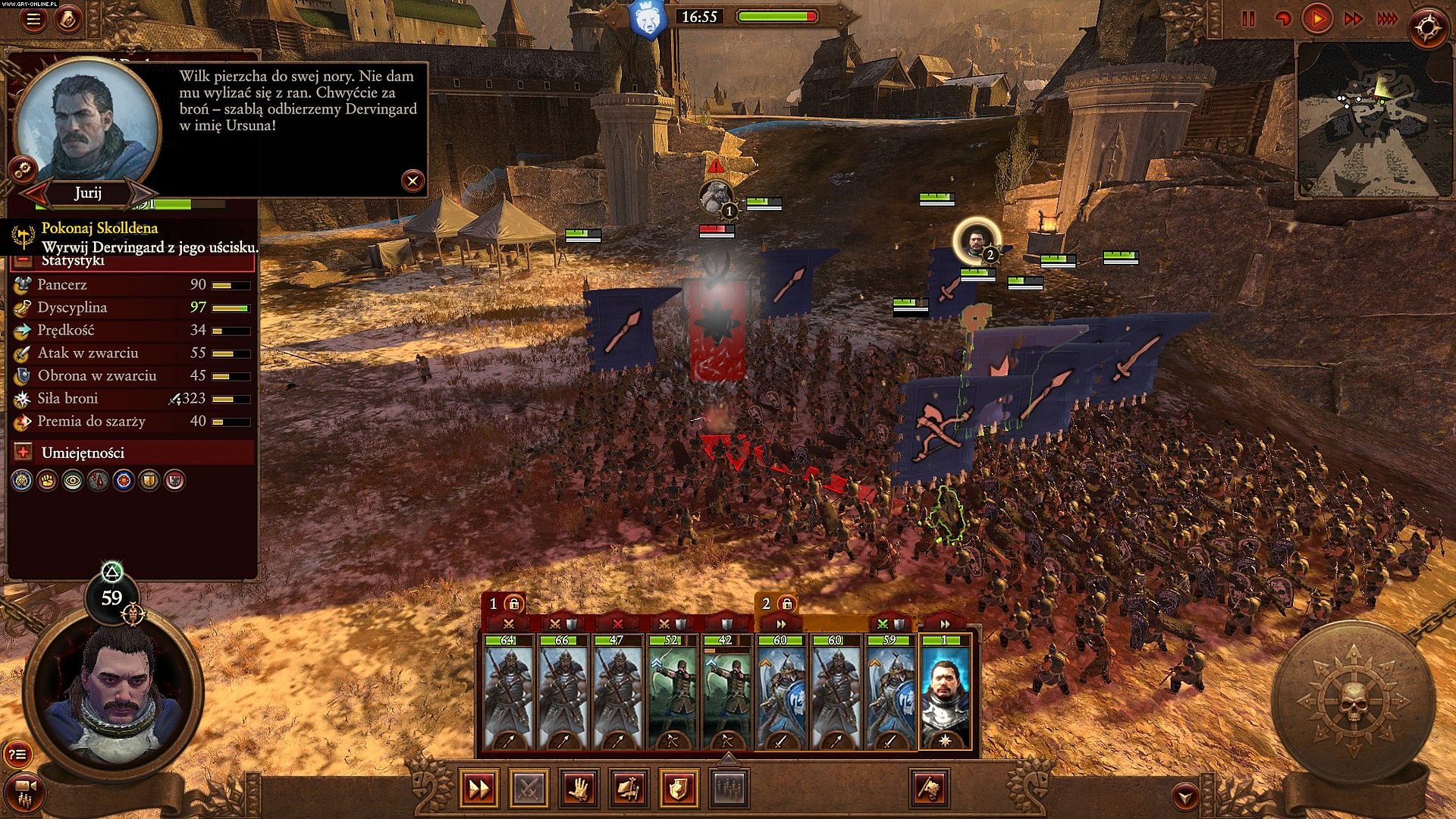Image resolution: width=1456 pixels, height=819 pixels.
Task: Click the gear icon on Jurij's portrait
Action: [x=24, y=168]
